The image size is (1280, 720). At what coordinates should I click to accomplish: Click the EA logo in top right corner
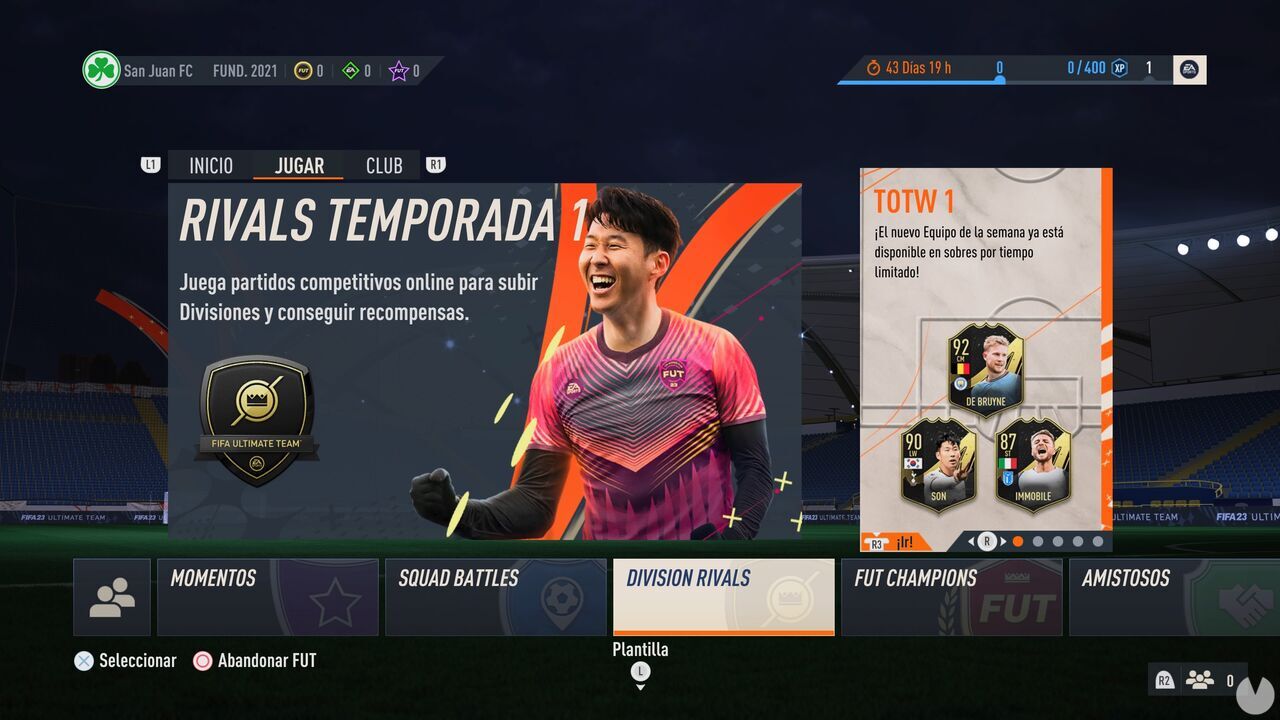(x=1189, y=69)
